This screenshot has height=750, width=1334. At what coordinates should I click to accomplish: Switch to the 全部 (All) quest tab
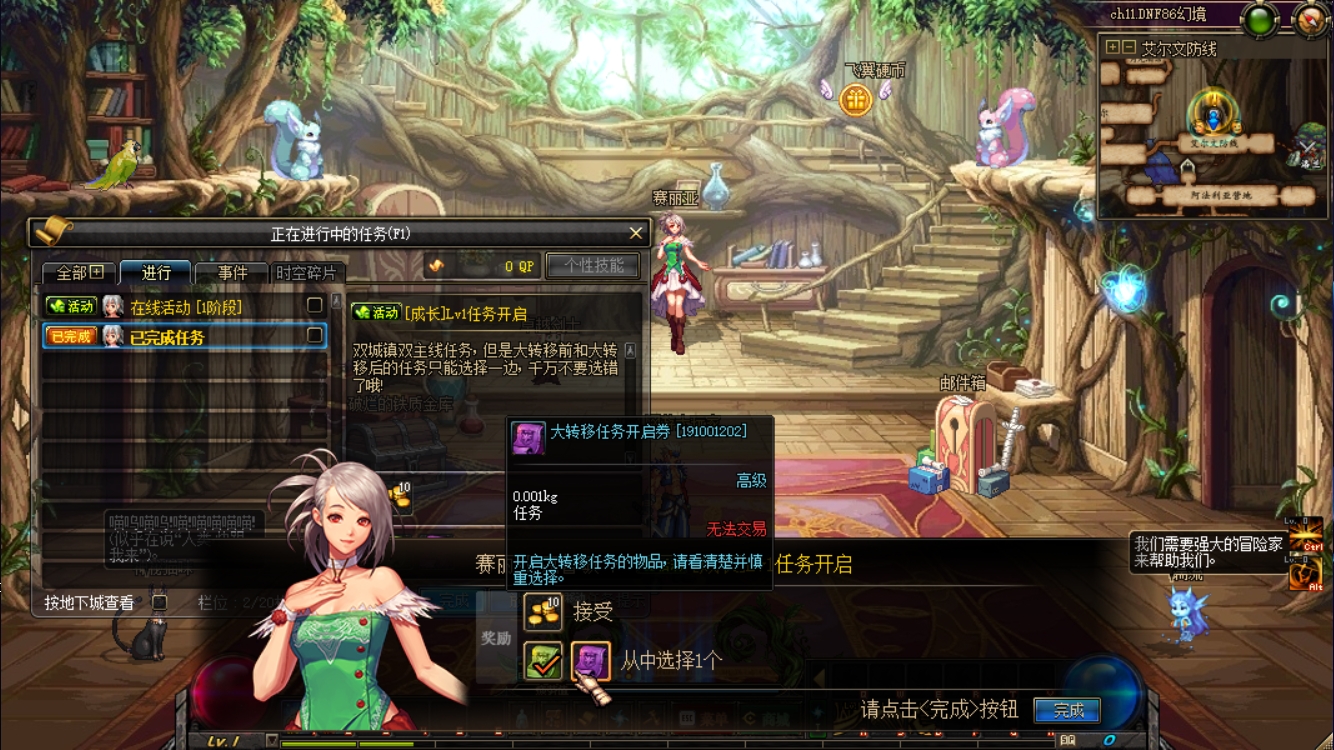pyautogui.click(x=79, y=272)
